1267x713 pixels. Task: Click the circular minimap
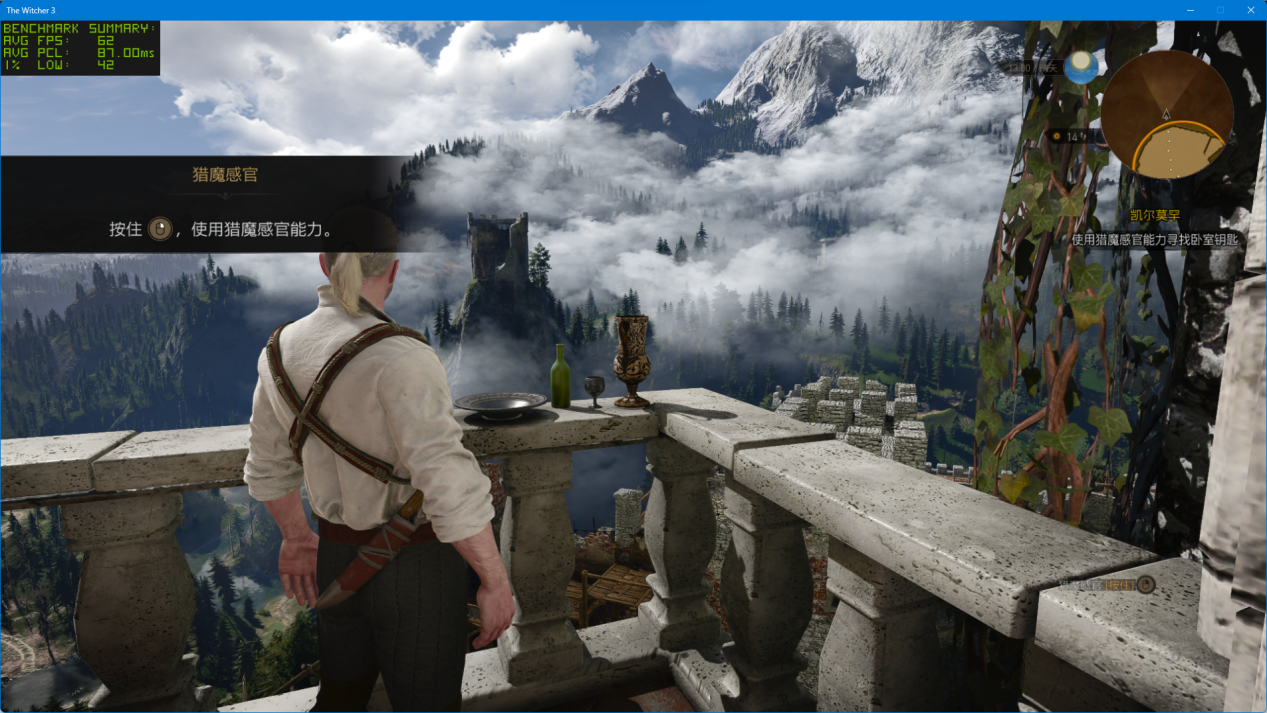click(x=1166, y=115)
